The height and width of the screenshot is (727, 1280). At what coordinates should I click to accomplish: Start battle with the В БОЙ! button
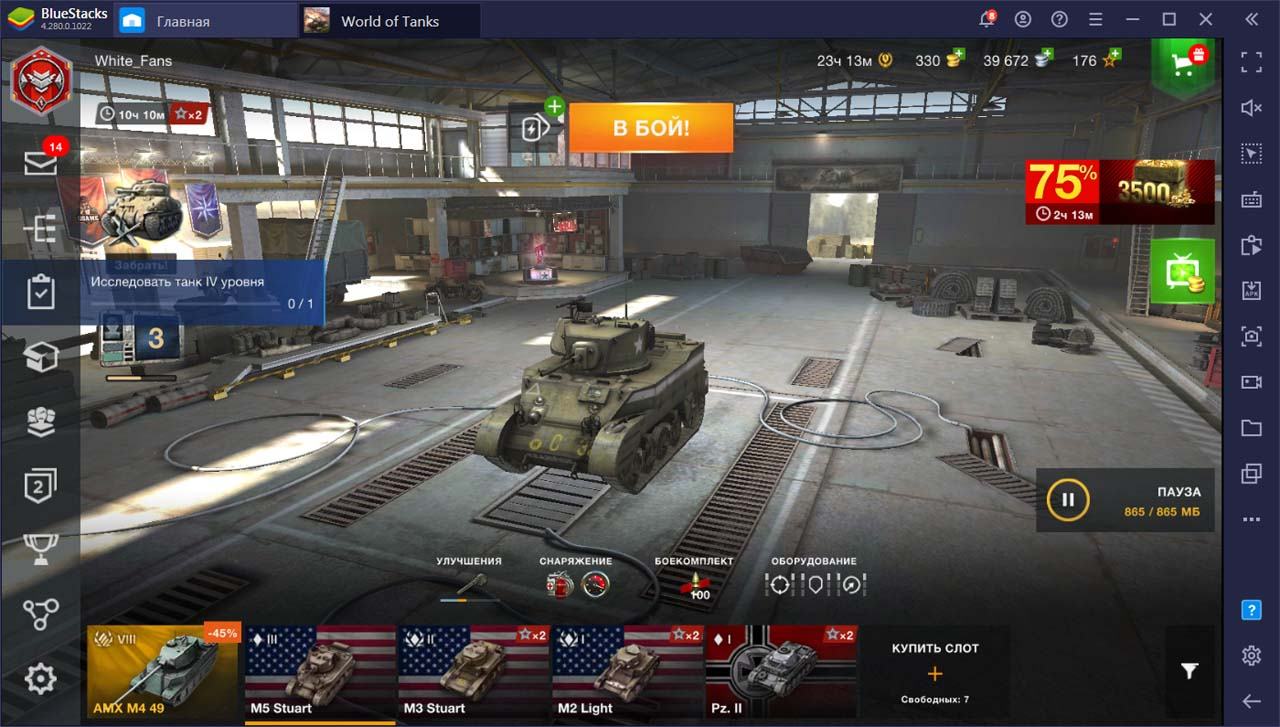(x=651, y=128)
